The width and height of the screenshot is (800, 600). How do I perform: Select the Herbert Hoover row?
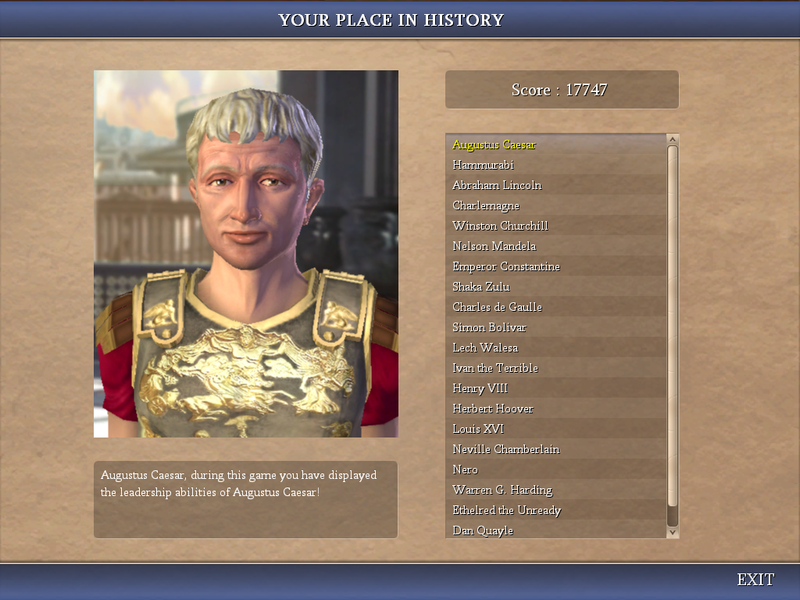(493, 409)
